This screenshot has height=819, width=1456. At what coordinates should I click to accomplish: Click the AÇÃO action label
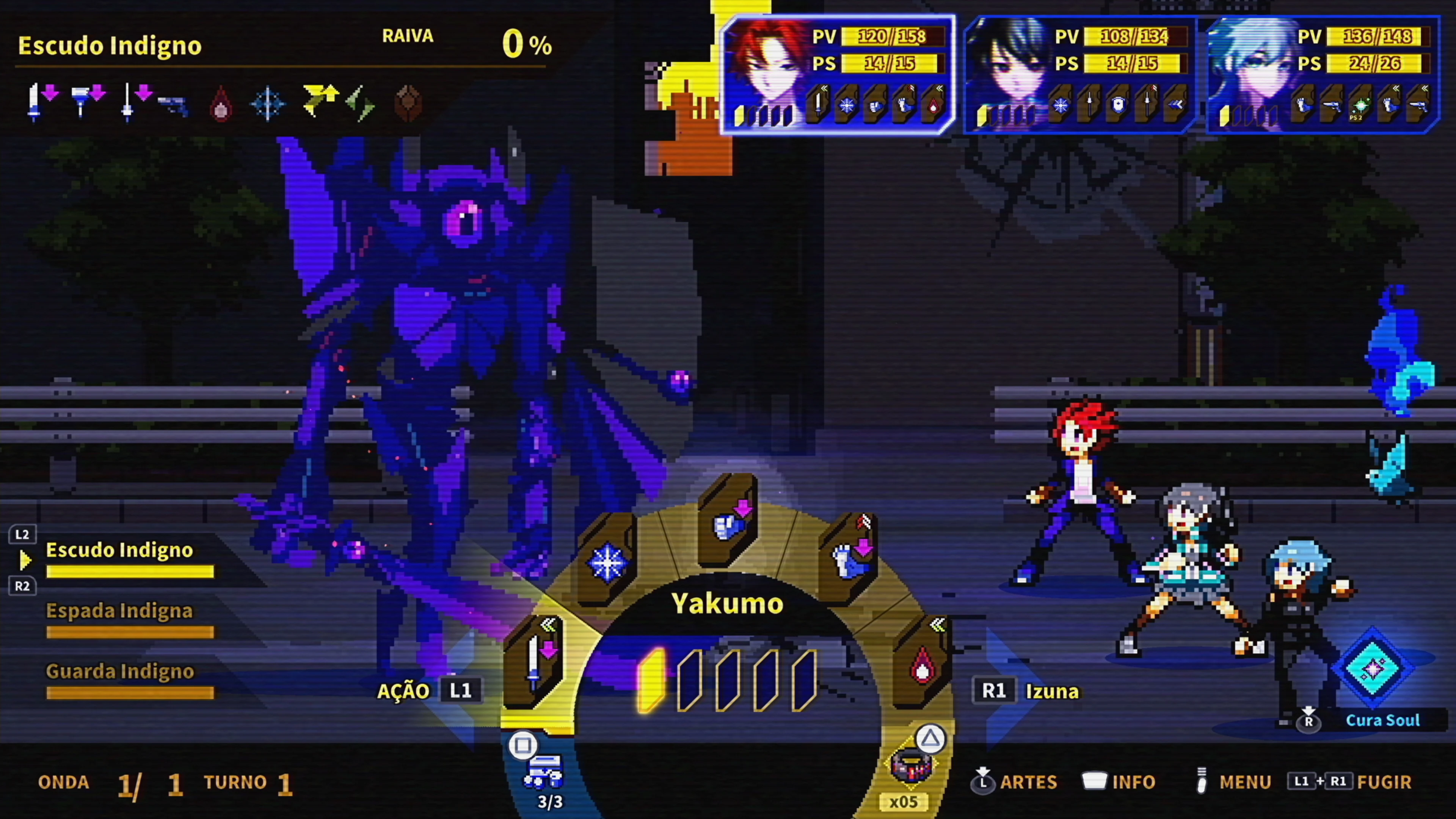[x=403, y=691]
